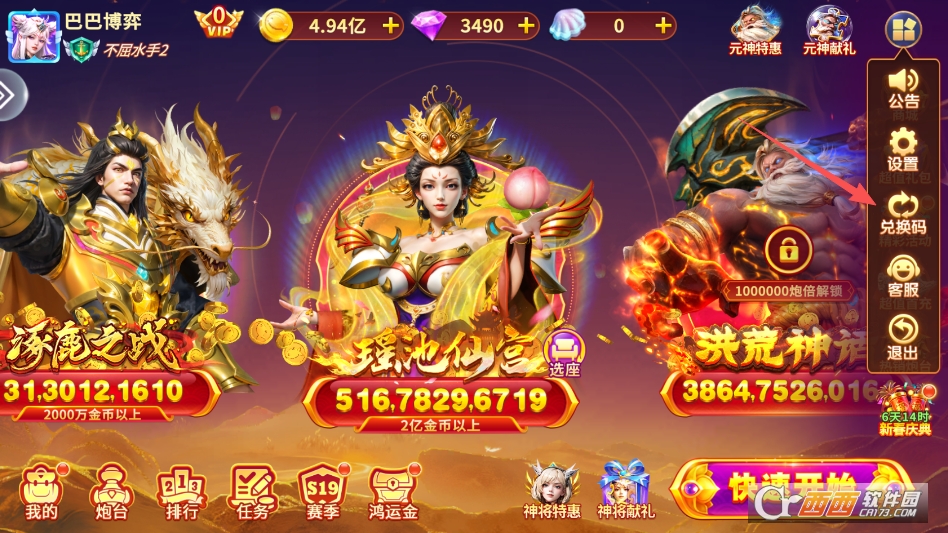Toggle the four-square menu button
This screenshot has height=533, width=948.
[902, 27]
